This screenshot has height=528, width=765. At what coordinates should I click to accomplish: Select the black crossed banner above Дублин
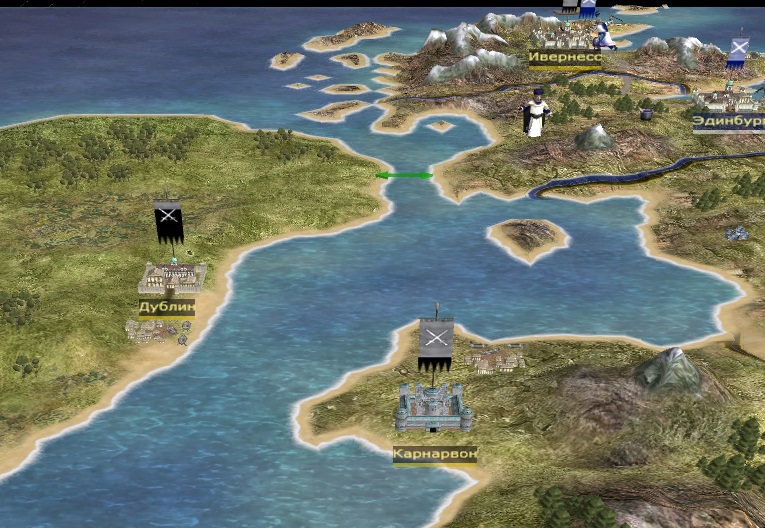pos(168,220)
